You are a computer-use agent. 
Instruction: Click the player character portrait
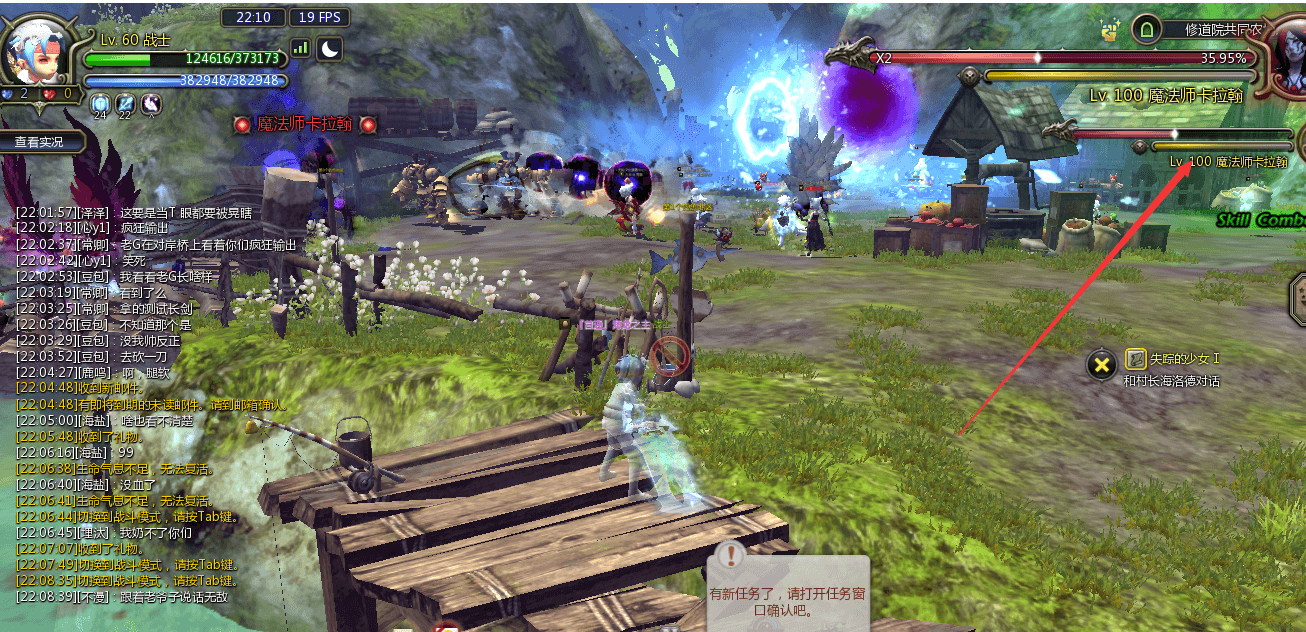pyautogui.click(x=36, y=52)
